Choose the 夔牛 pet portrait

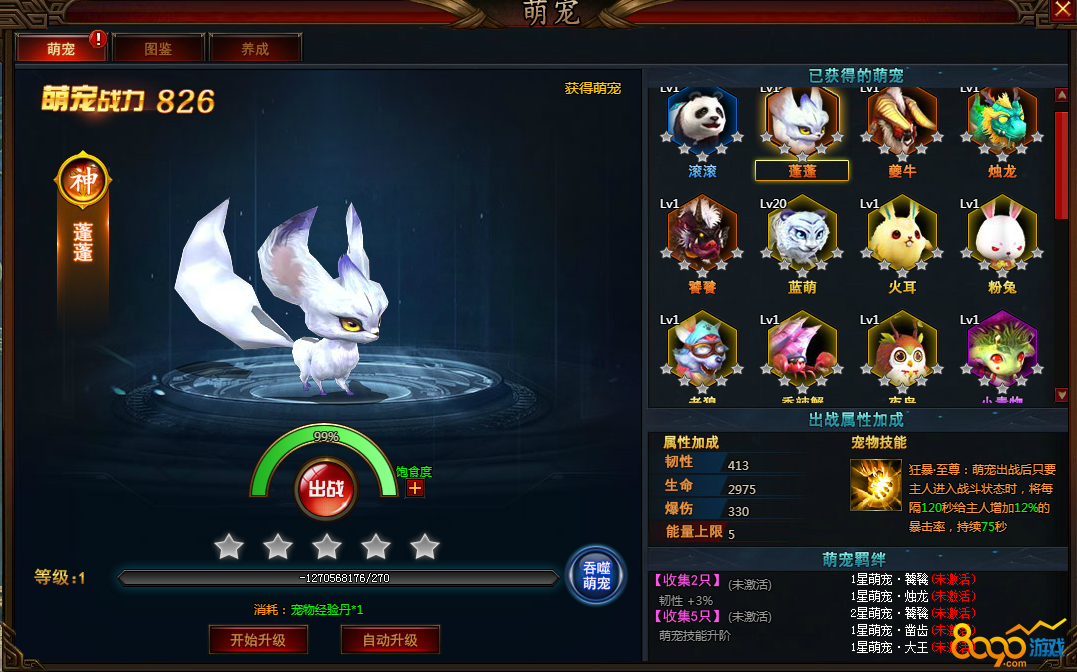click(902, 121)
